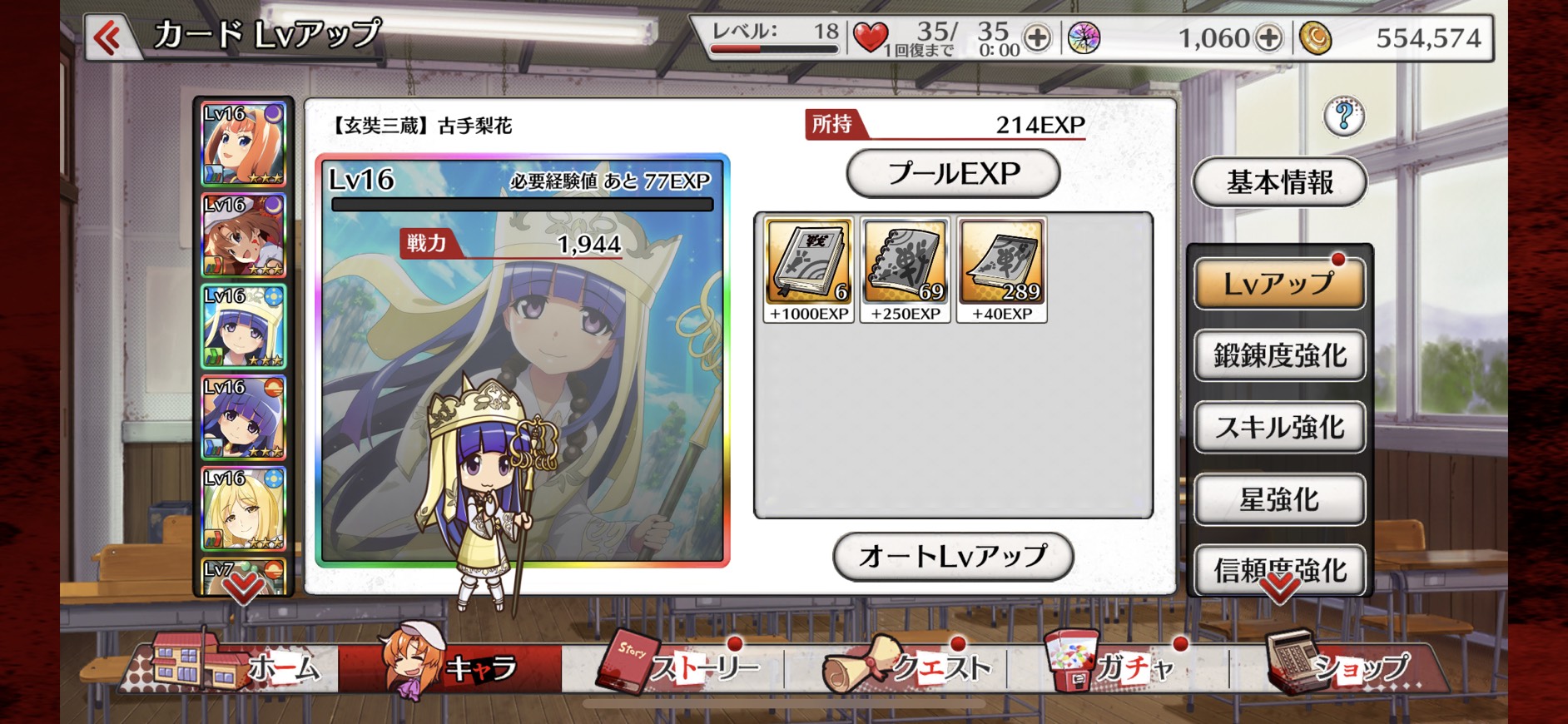Select the +250EXP notebook item

click(x=906, y=270)
